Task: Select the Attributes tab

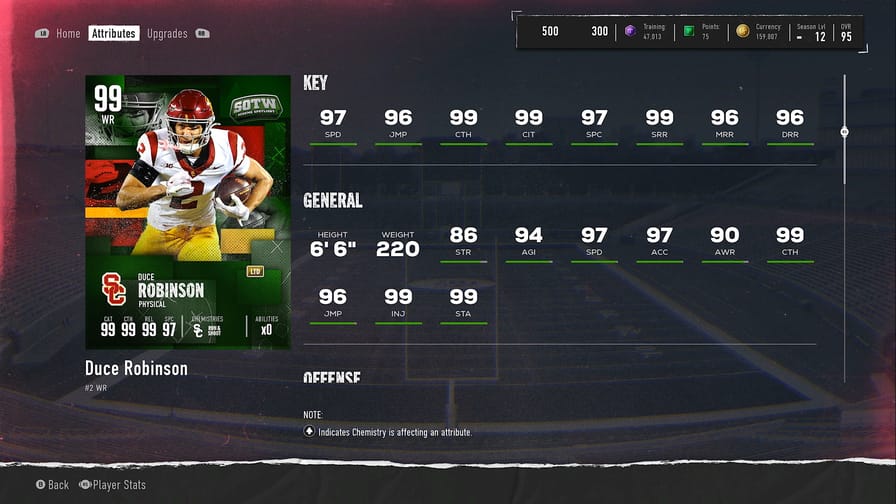Action: tap(113, 34)
